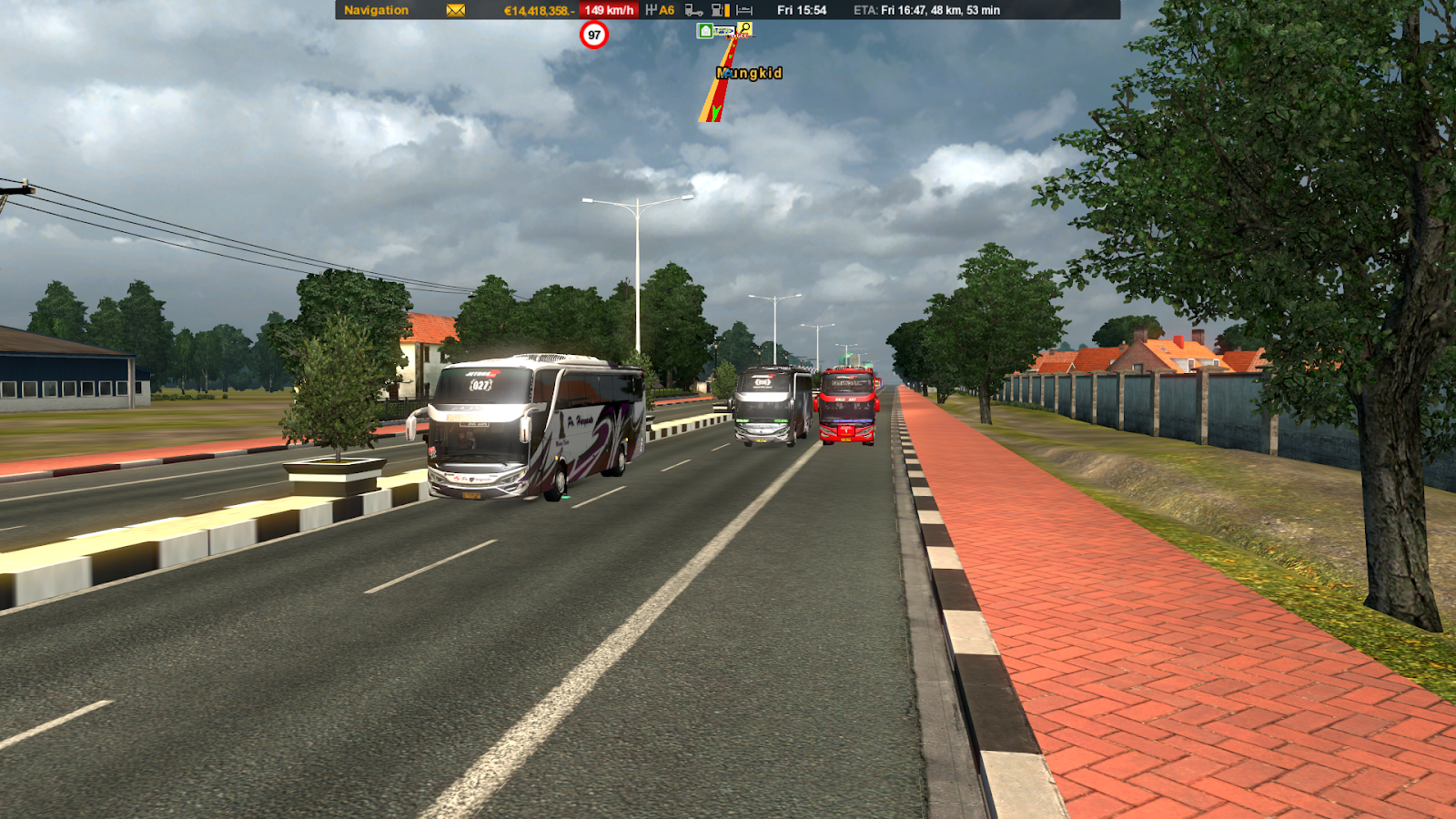
Task: Open the mail envelope messages icon
Action: coord(456,11)
